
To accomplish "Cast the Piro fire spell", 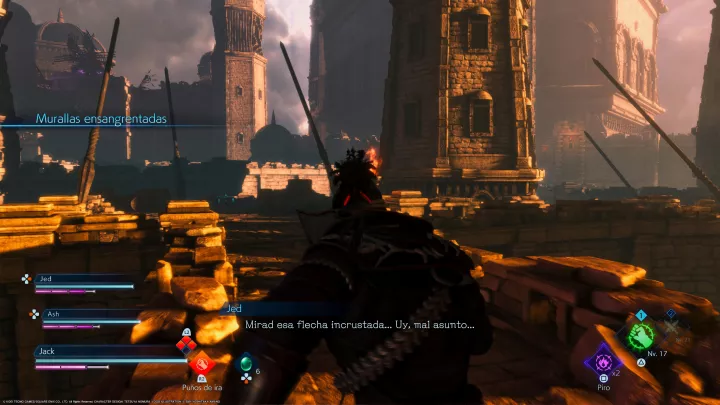I will tap(603, 360).
